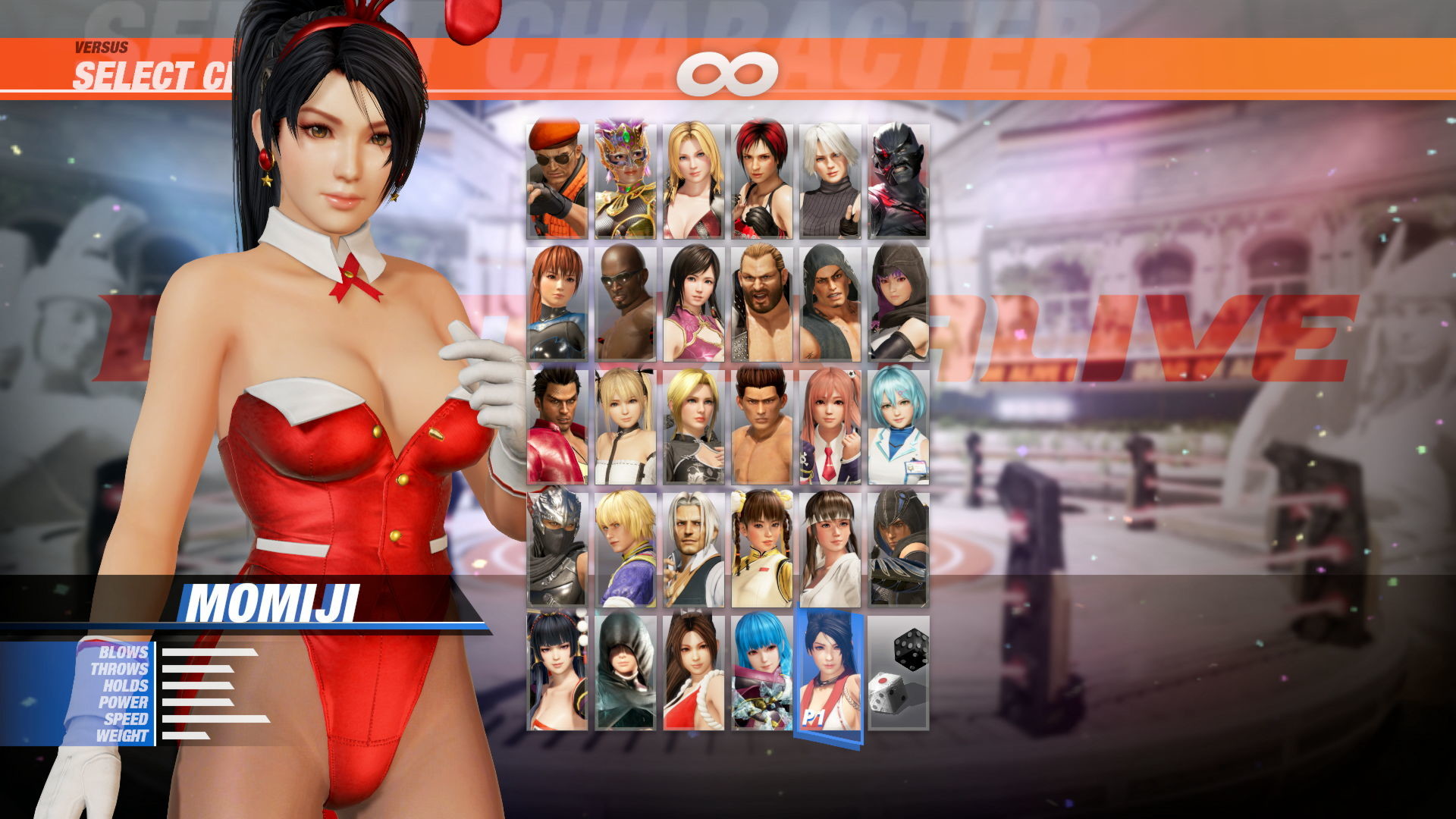Select Kasumi's portrait

click(x=557, y=303)
